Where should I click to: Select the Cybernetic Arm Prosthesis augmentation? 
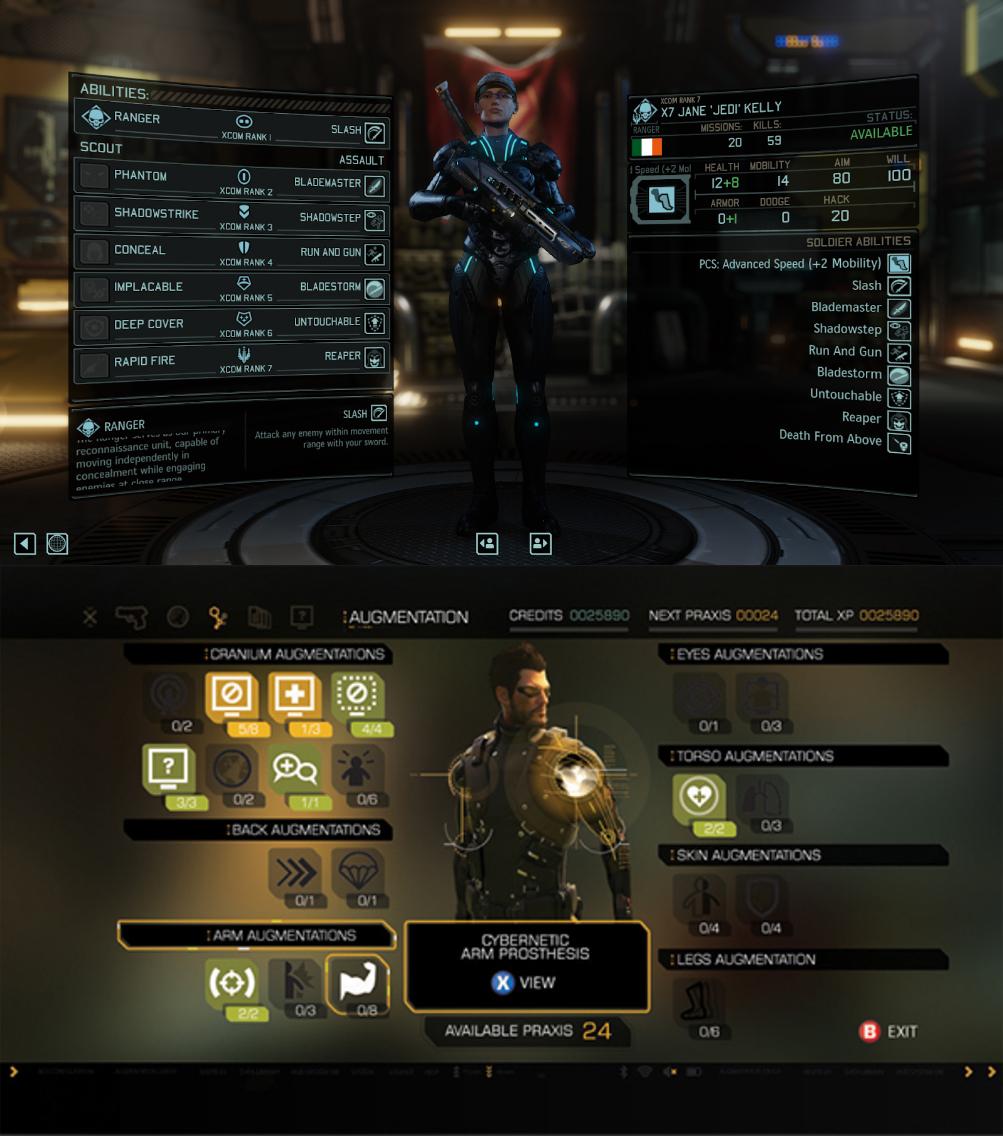(x=357, y=984)
